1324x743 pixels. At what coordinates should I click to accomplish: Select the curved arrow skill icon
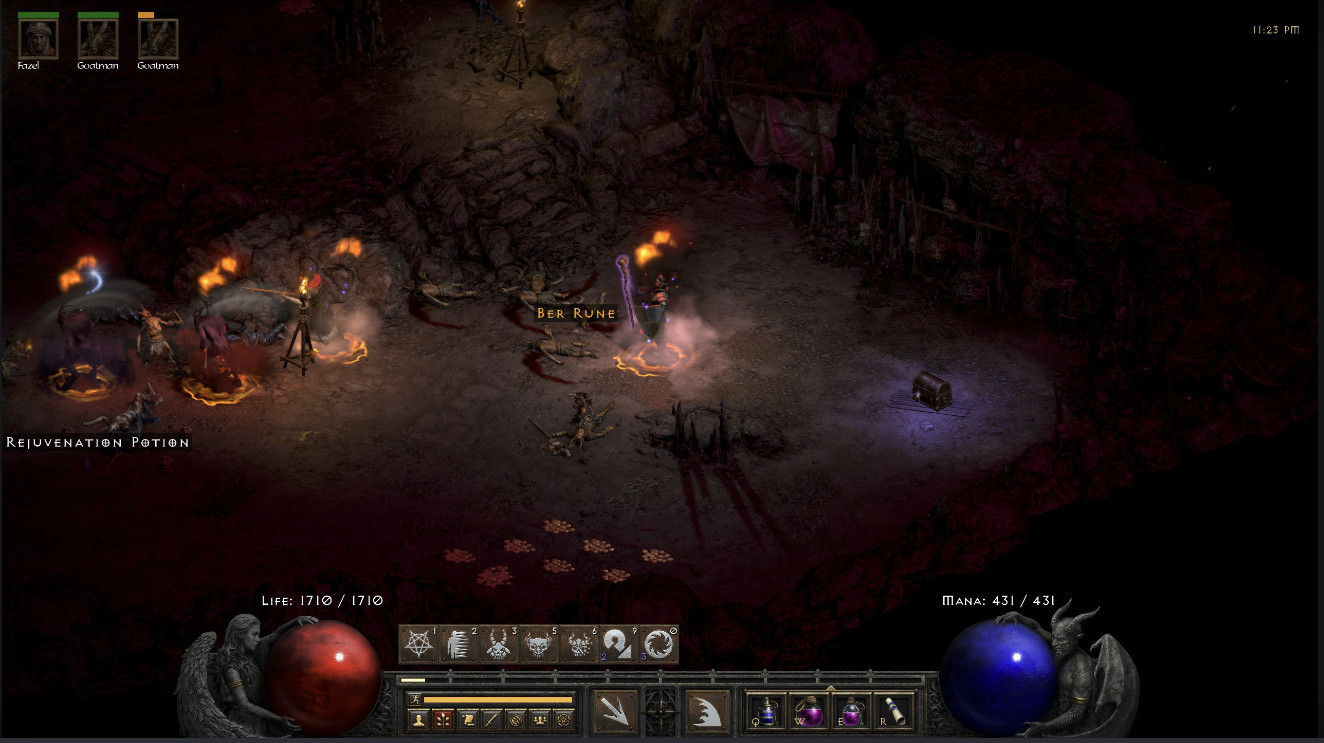pyautogui.click(x=618, y=645)
